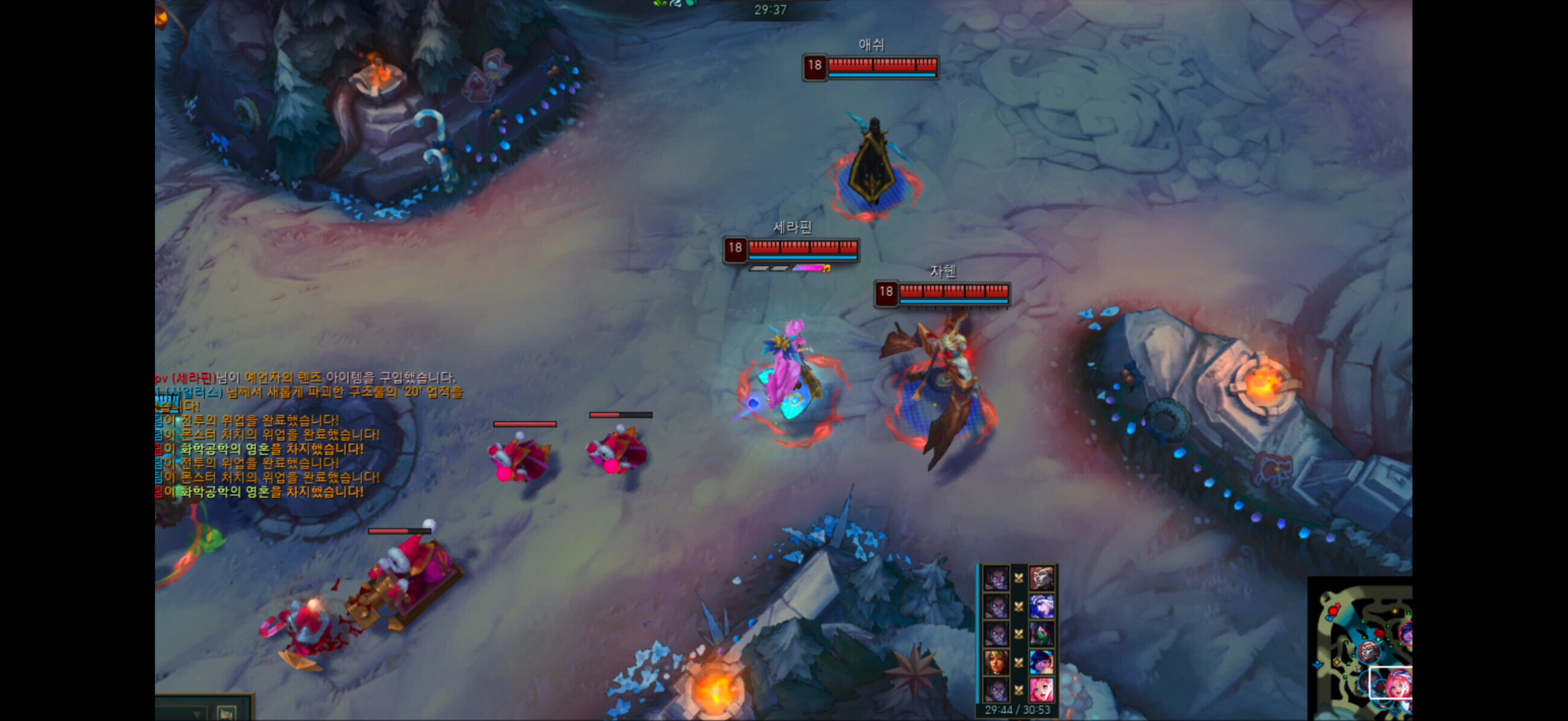
Task: Choose the green-masked champion portrait
Action: pos(1042,634)
